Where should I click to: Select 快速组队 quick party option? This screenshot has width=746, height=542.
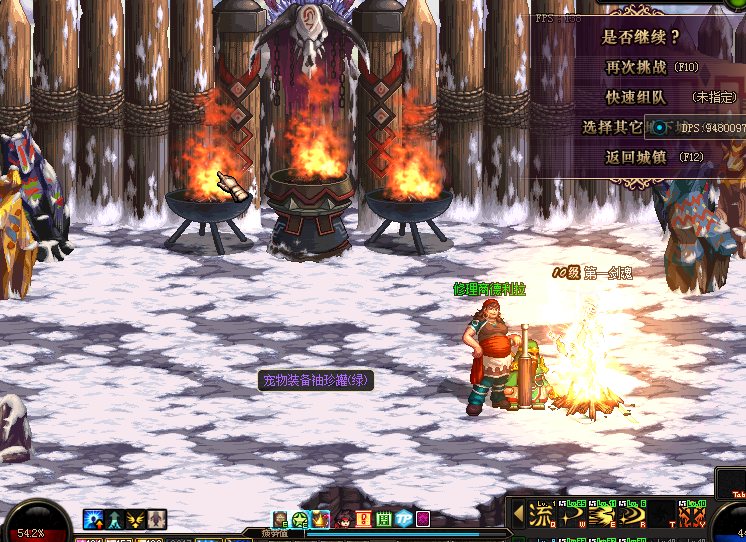[635, 97]
